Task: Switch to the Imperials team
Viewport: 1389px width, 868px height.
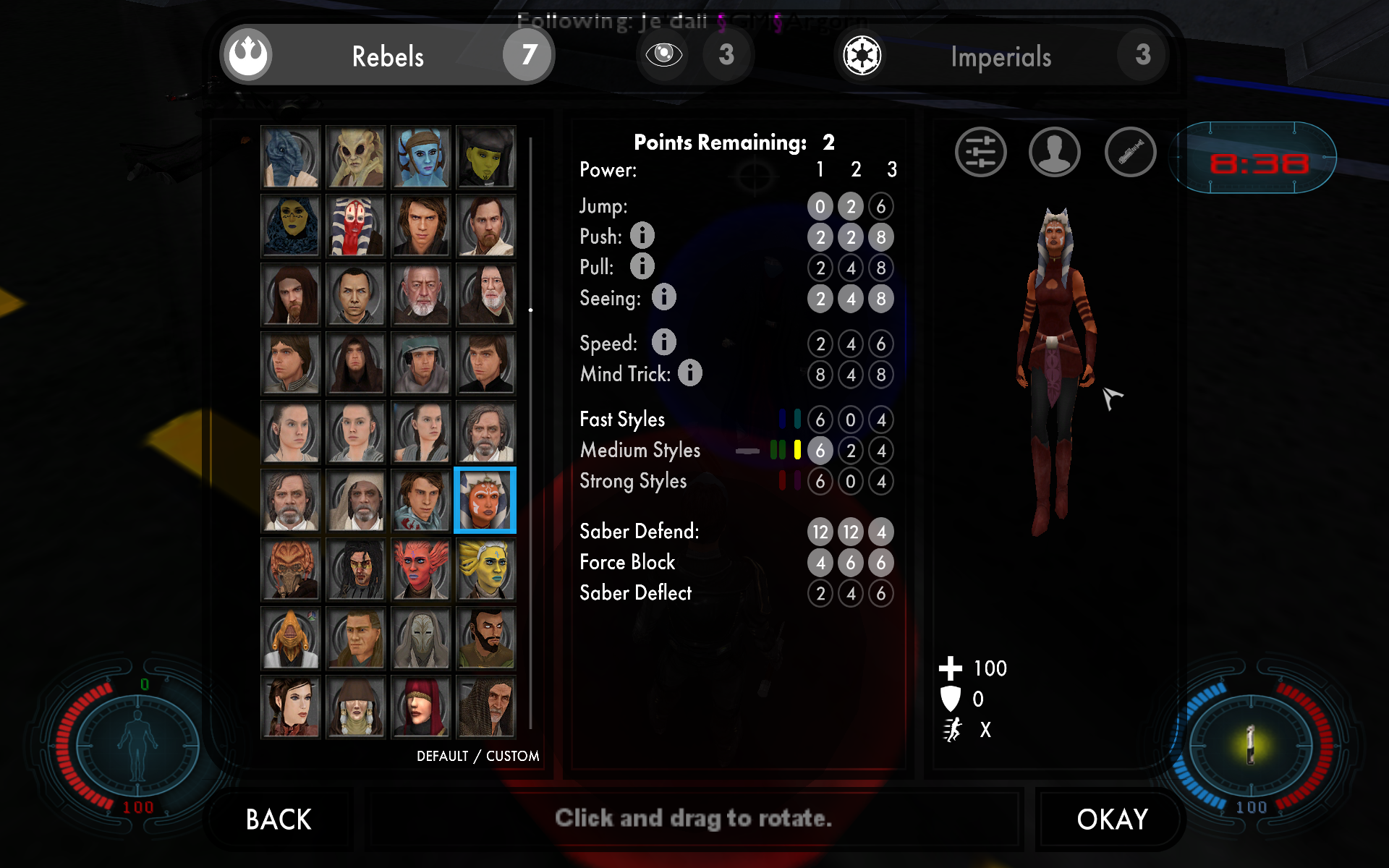Action: [x=1001, y=56]
